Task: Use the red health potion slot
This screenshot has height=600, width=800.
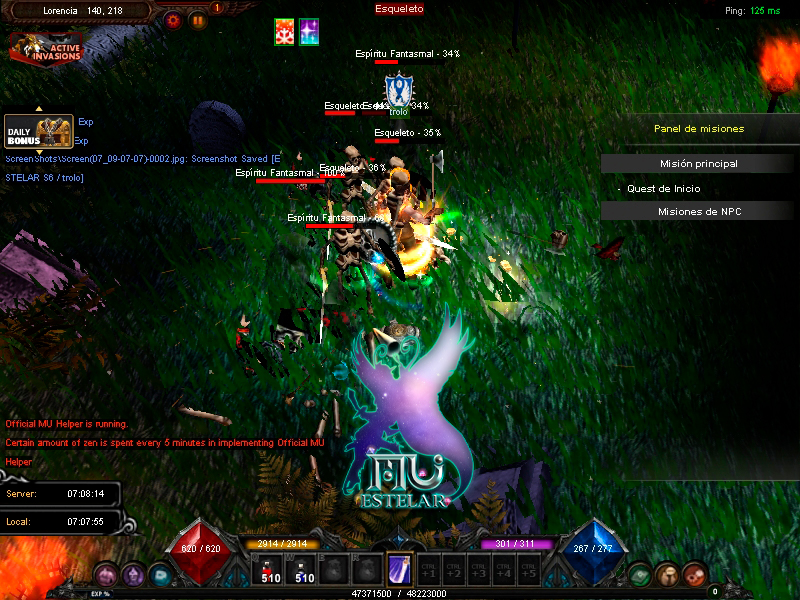Action: [271, 570]
